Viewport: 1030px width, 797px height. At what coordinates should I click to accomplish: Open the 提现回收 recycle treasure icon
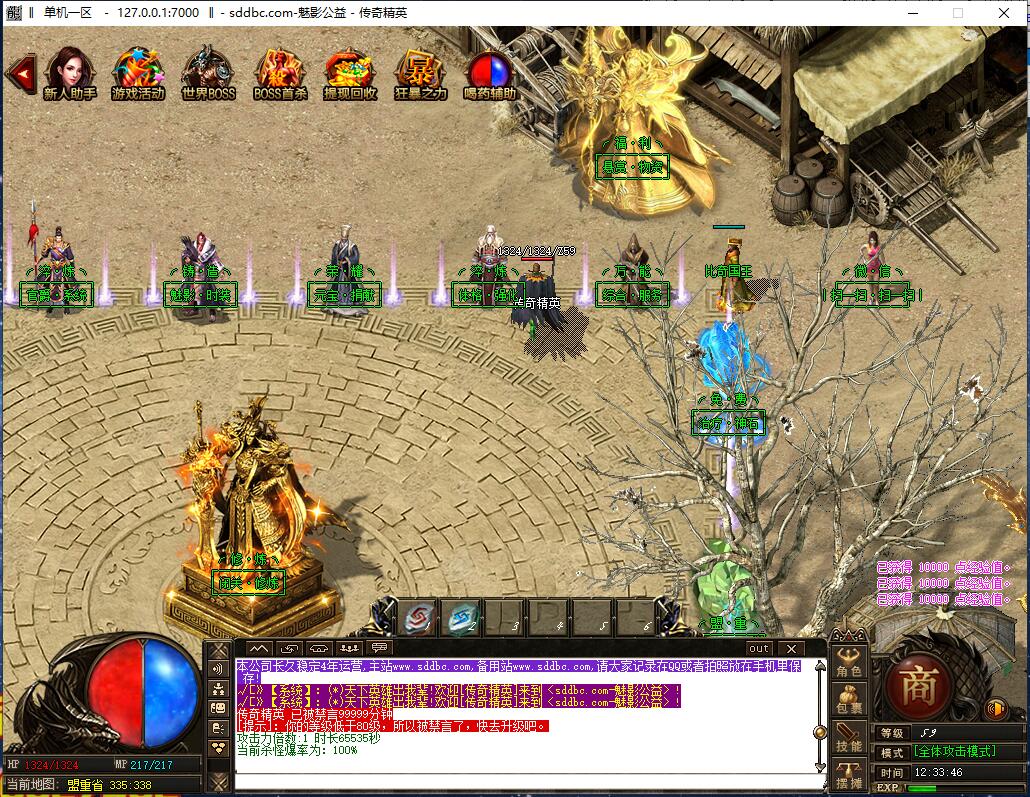tap(350, 71)
